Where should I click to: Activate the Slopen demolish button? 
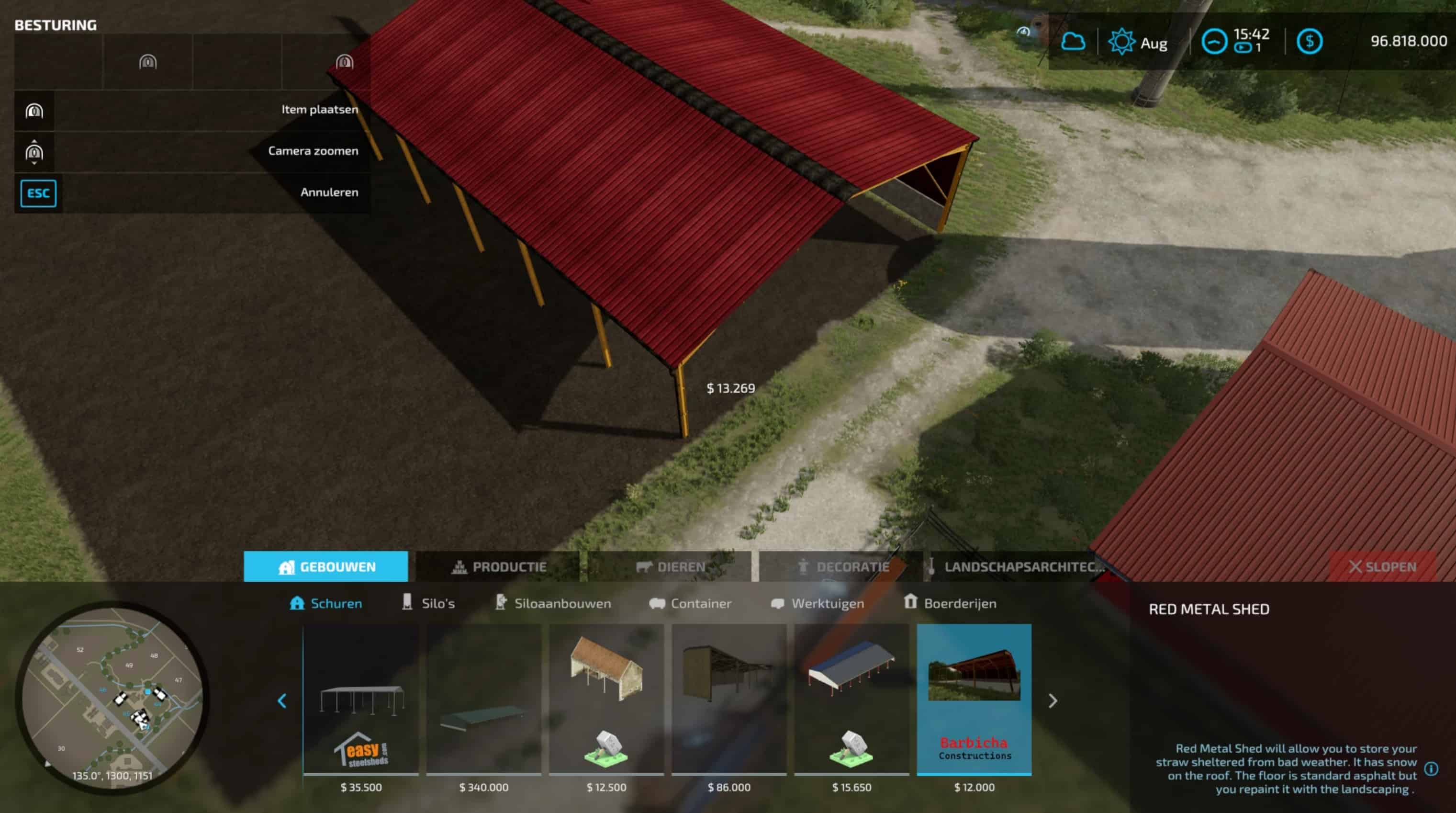coord(1382,566)
